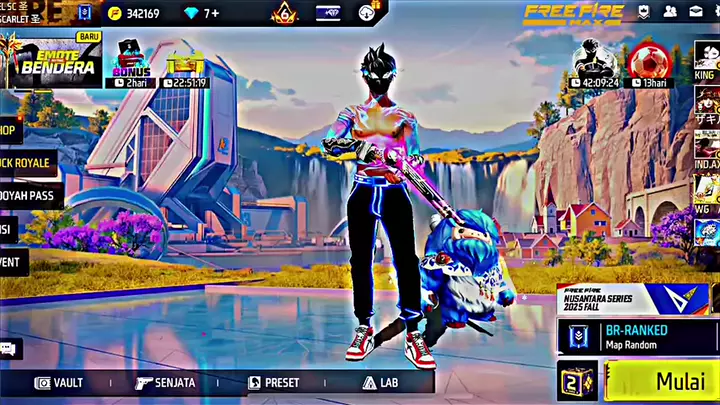Open the gold coin balance
The width and height of the screenshot is (720, 405).
point(134,14)
